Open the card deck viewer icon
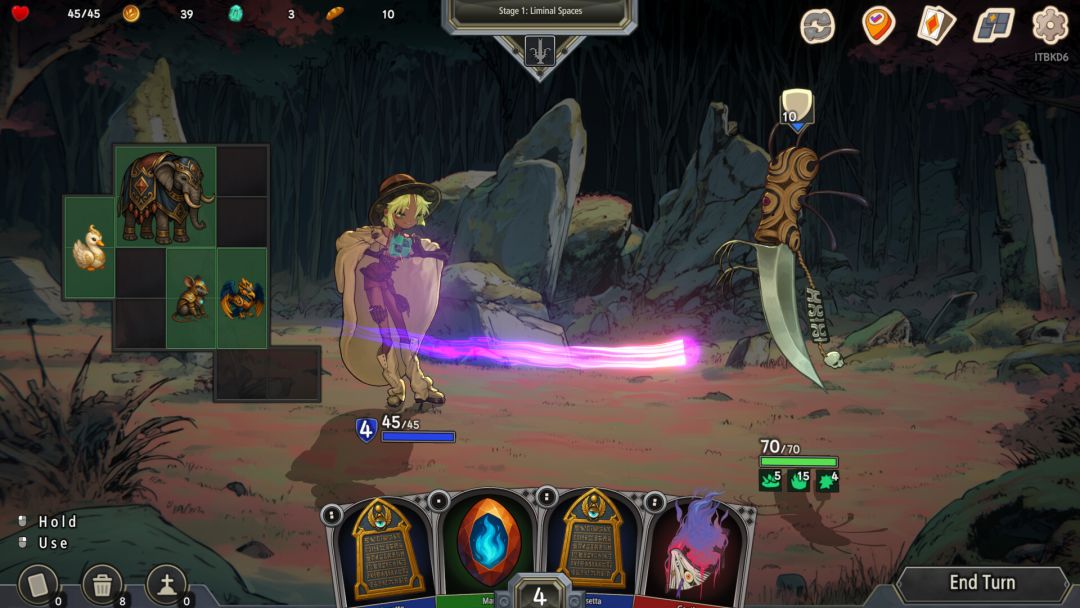Viewport: 1080px width, 608px height. tap(936, 25)
